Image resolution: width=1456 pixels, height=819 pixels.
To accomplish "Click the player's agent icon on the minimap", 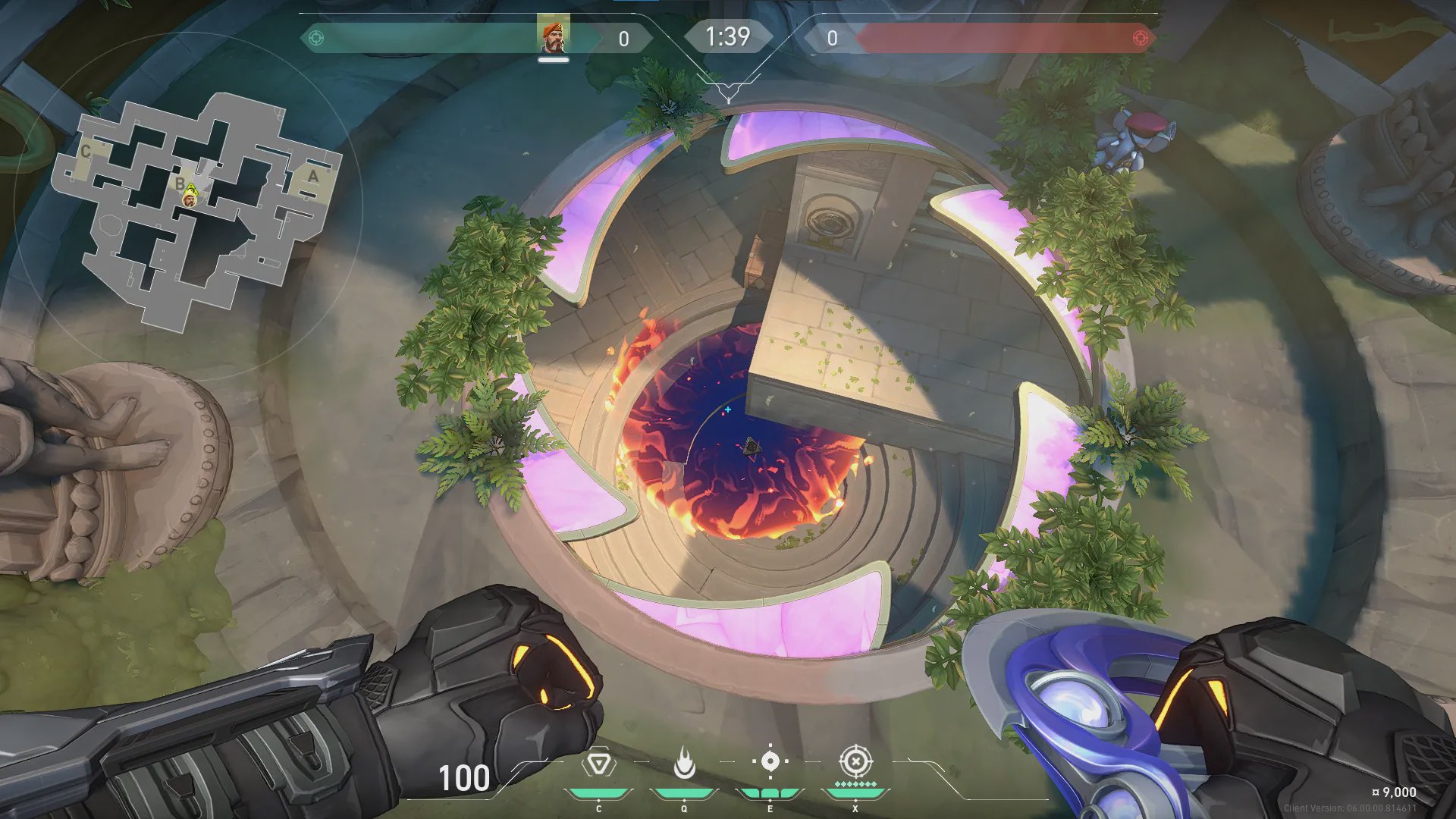I will click(190, 199).
